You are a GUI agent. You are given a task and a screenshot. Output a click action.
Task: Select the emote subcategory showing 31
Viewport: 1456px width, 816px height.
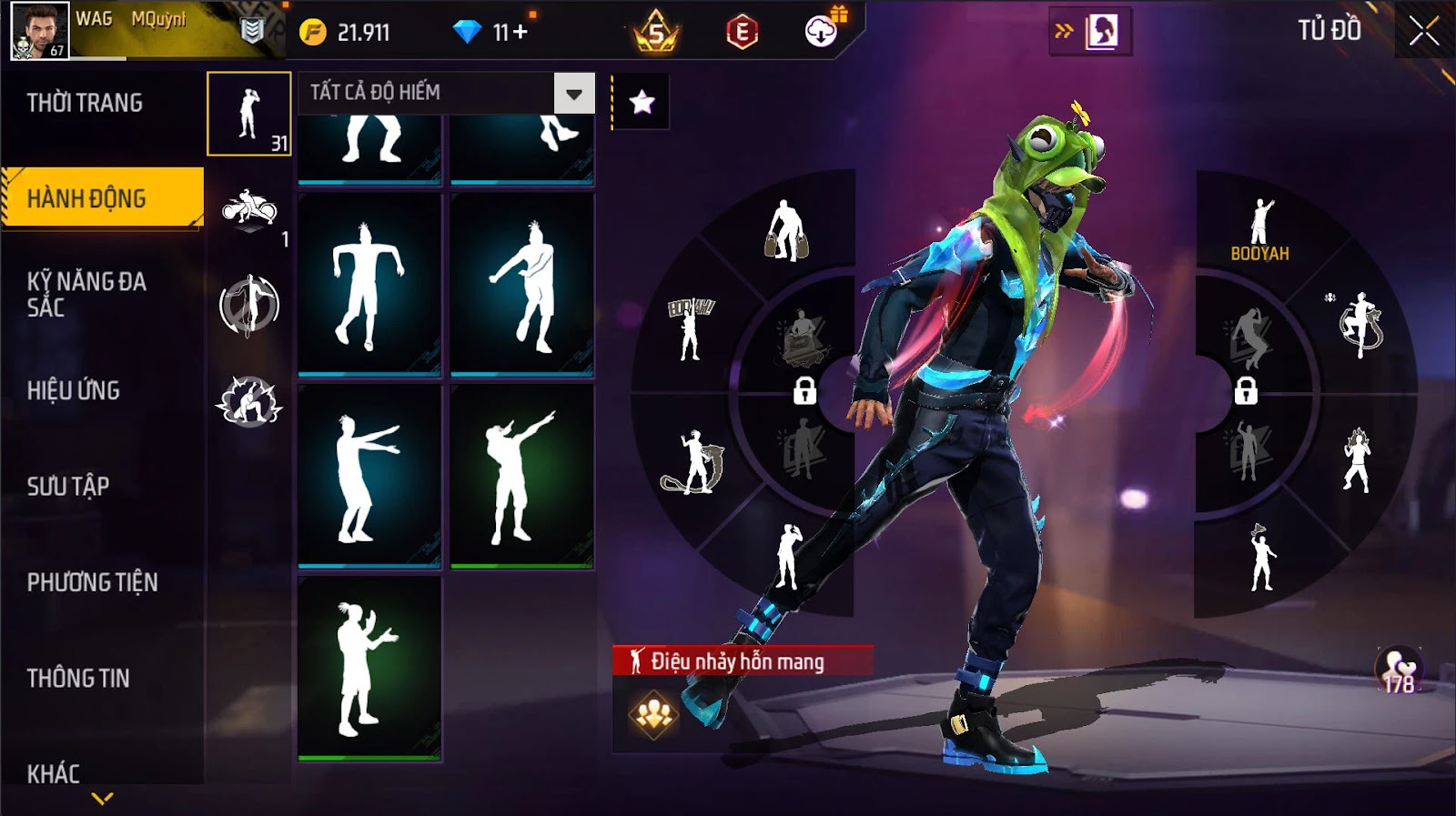248,114
